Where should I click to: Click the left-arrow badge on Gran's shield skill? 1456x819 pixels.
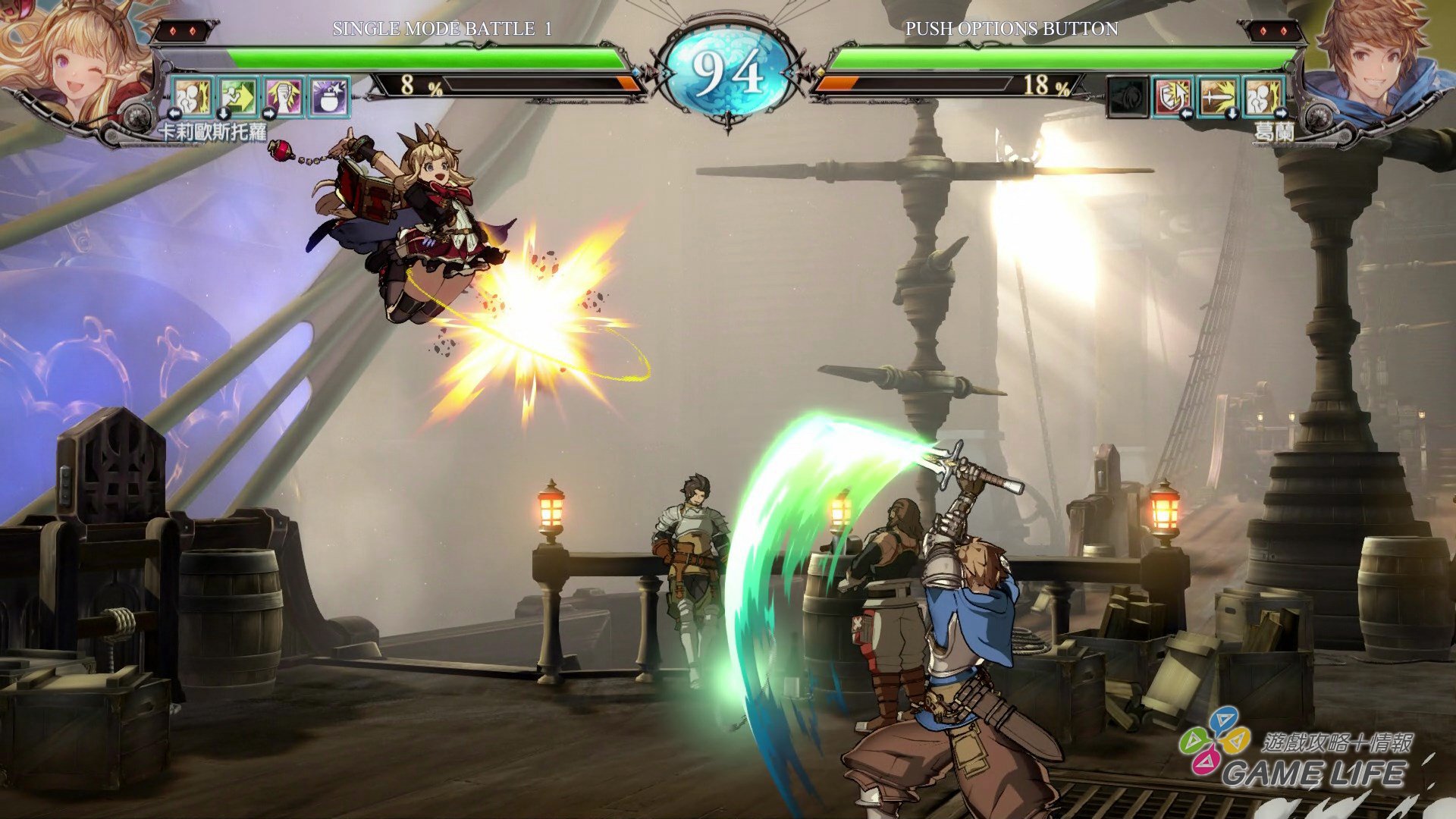pos(1187,113)
